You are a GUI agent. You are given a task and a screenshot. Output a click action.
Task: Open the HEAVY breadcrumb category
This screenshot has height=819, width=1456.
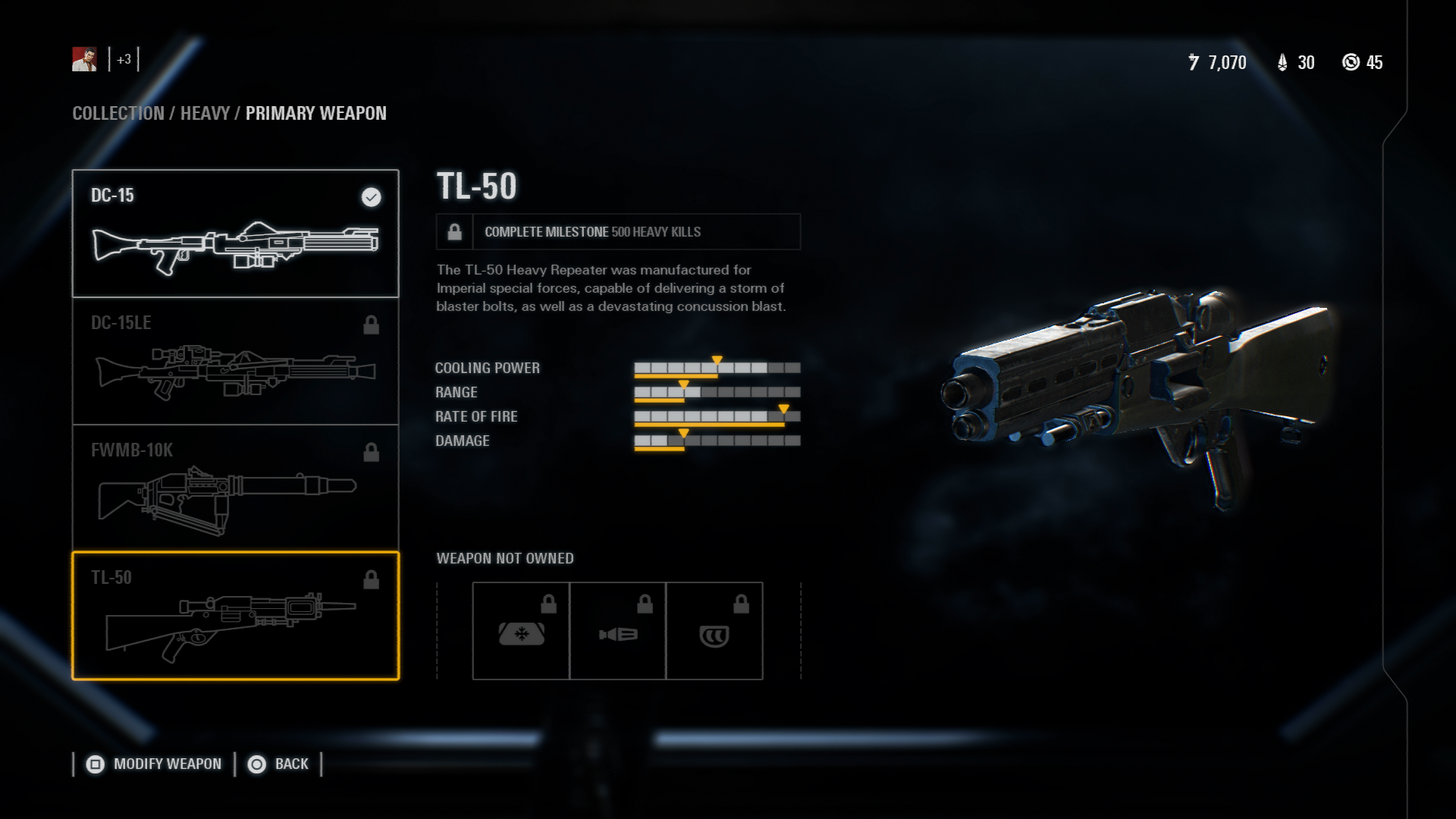tap(206, 114)
